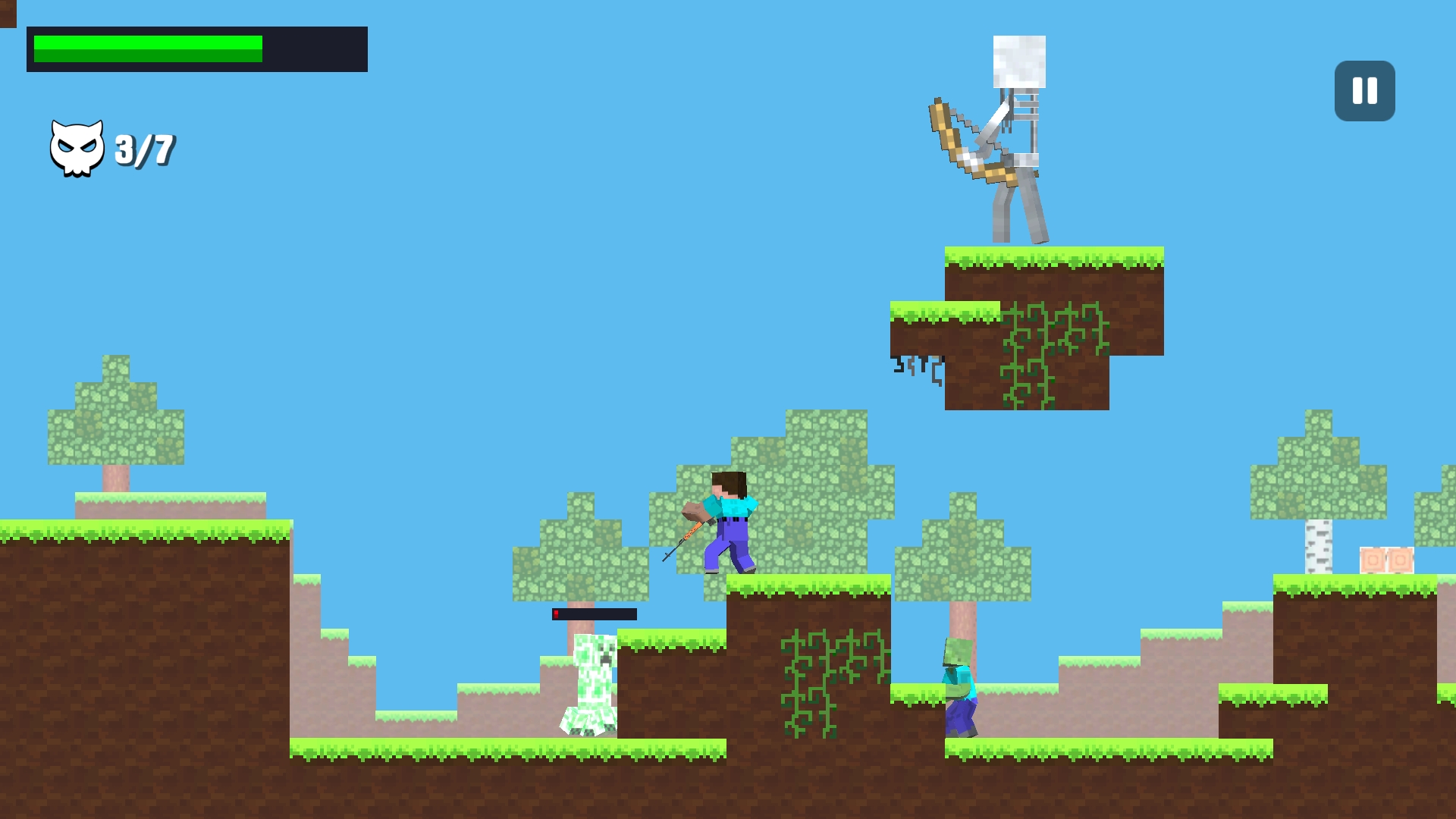Select the zombie standing in the pit
1456x819 pixels.
tap(959, 682)
